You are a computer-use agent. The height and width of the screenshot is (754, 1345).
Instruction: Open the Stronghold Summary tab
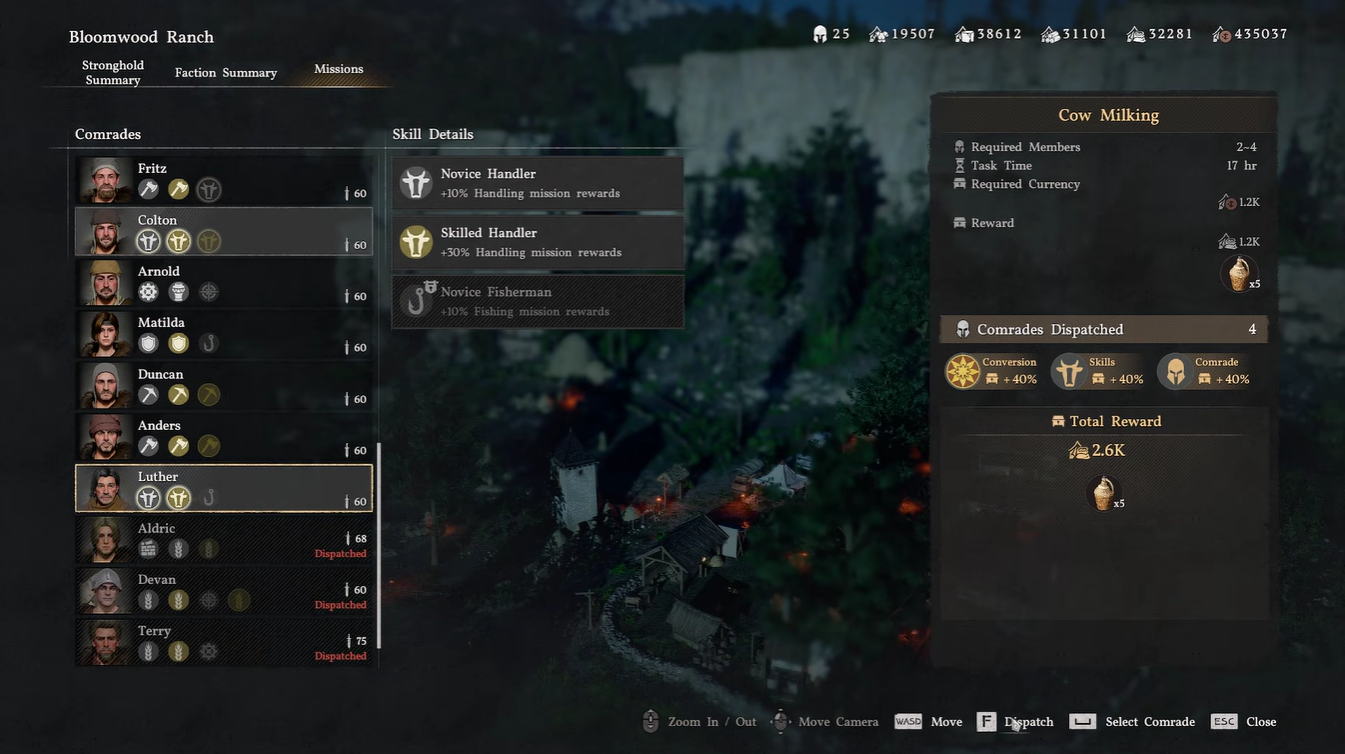[113, 72]
